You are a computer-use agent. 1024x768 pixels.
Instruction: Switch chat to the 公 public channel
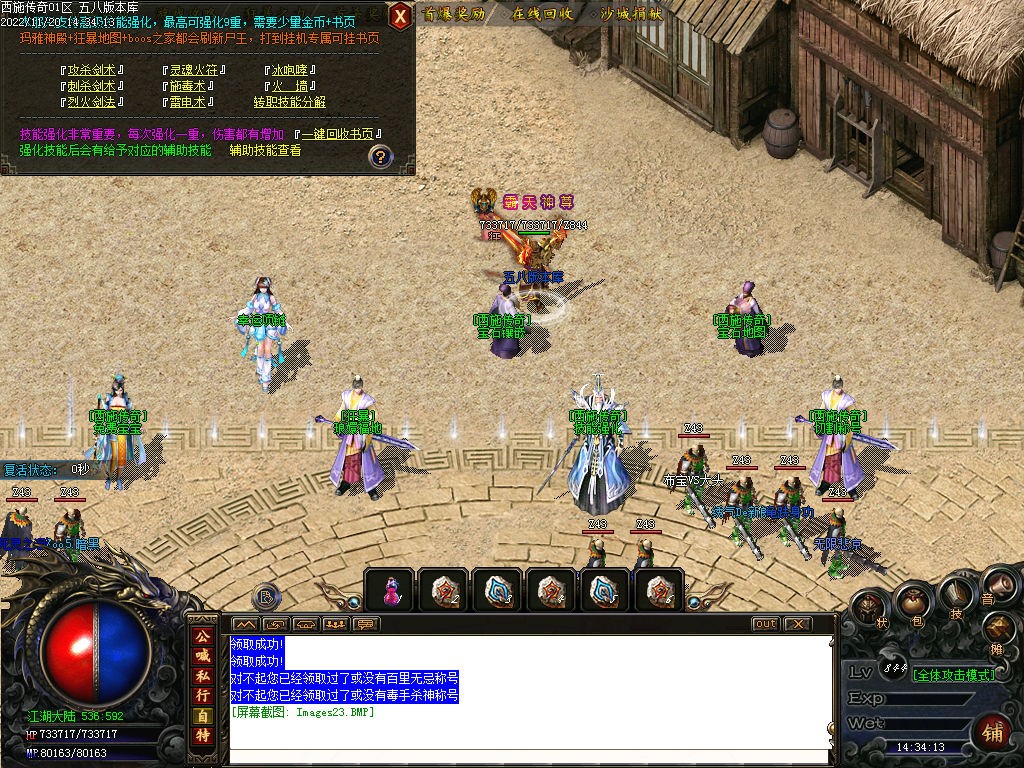[x=202, y=636]
